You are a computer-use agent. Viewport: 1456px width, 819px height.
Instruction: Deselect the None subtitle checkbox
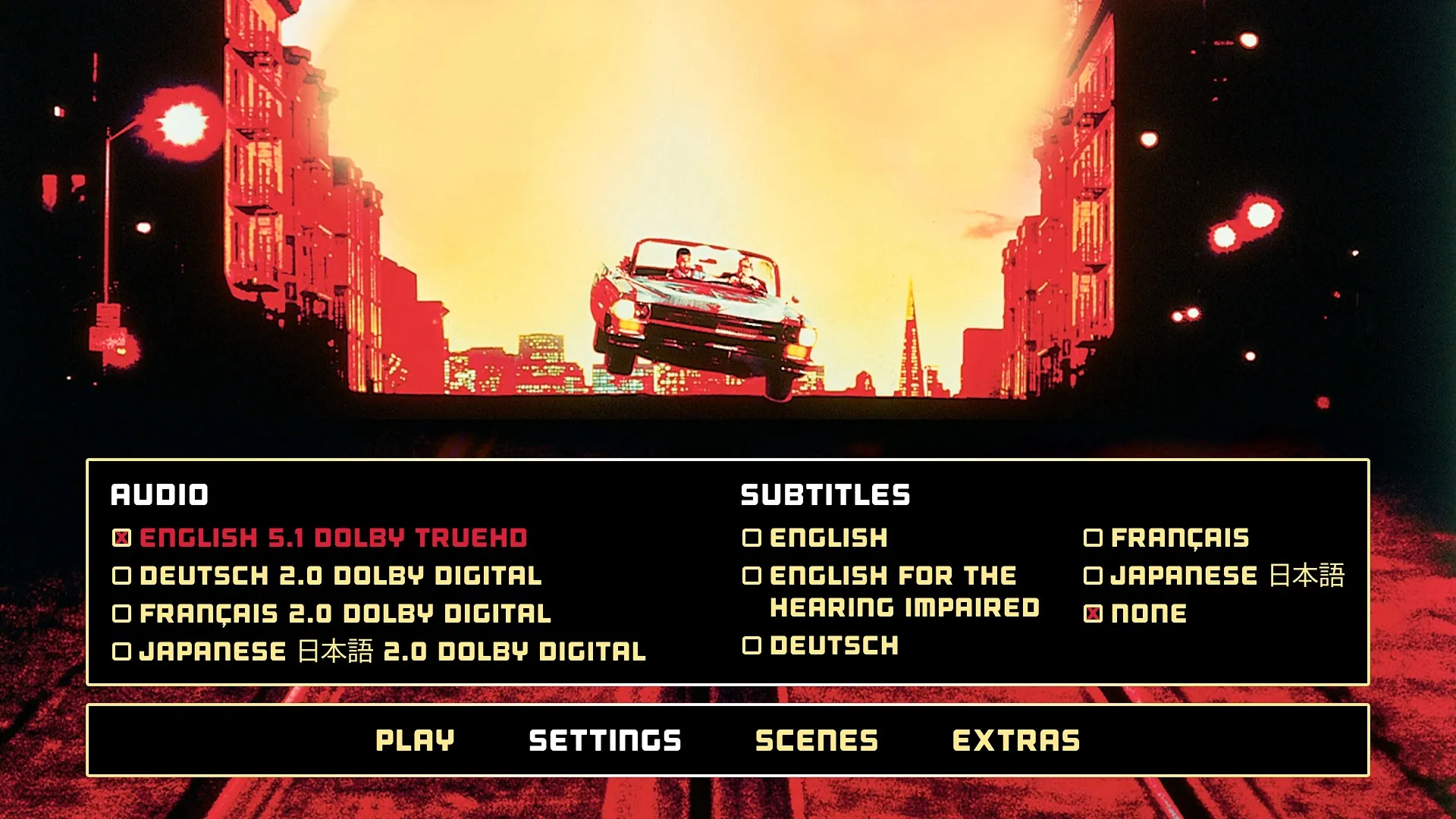pos(1093,612)
